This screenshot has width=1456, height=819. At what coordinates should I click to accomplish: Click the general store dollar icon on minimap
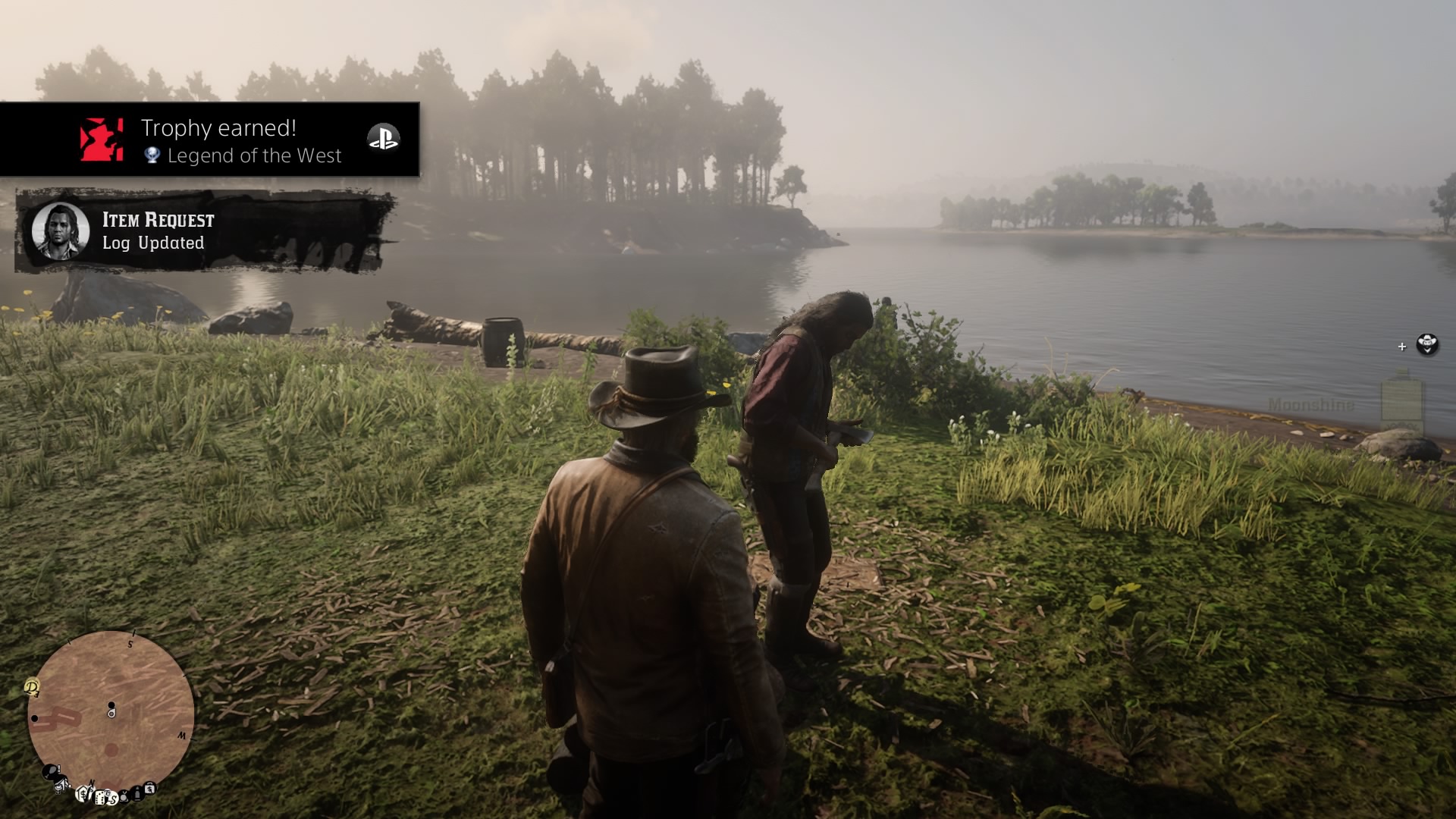coord(83,794)
